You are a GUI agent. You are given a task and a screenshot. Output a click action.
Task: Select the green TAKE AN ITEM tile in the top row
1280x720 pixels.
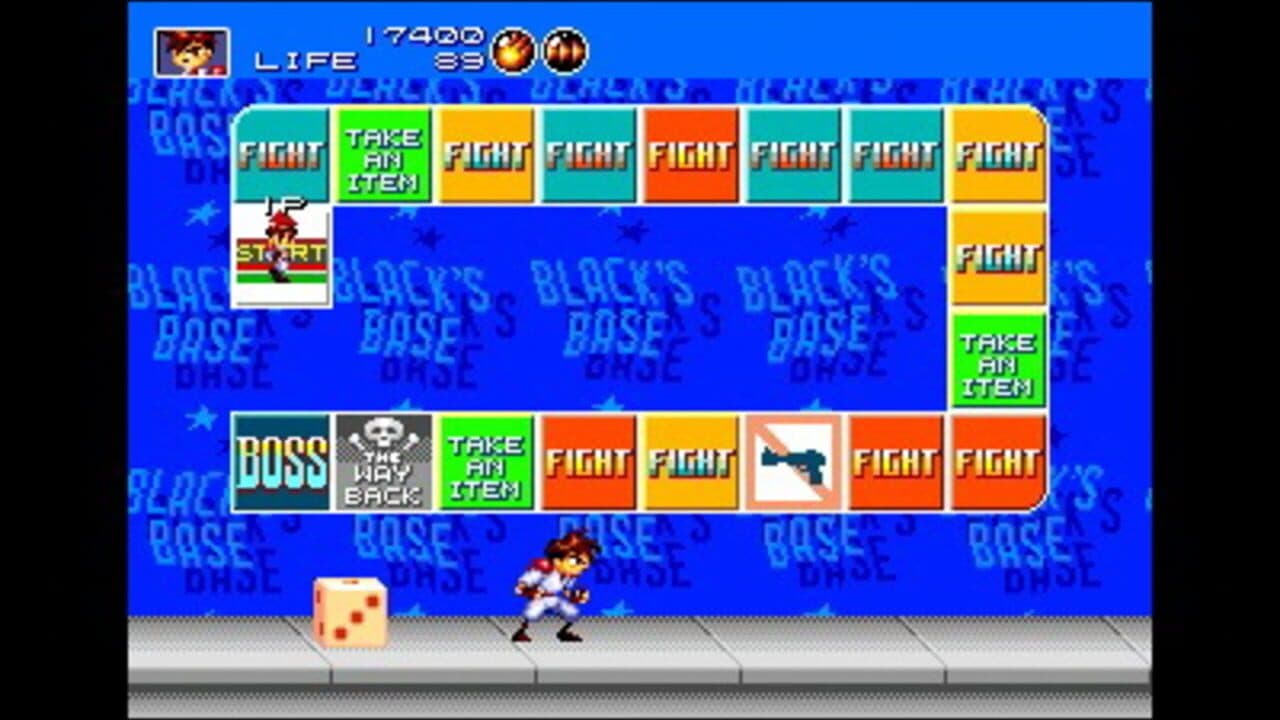point(383,155)
